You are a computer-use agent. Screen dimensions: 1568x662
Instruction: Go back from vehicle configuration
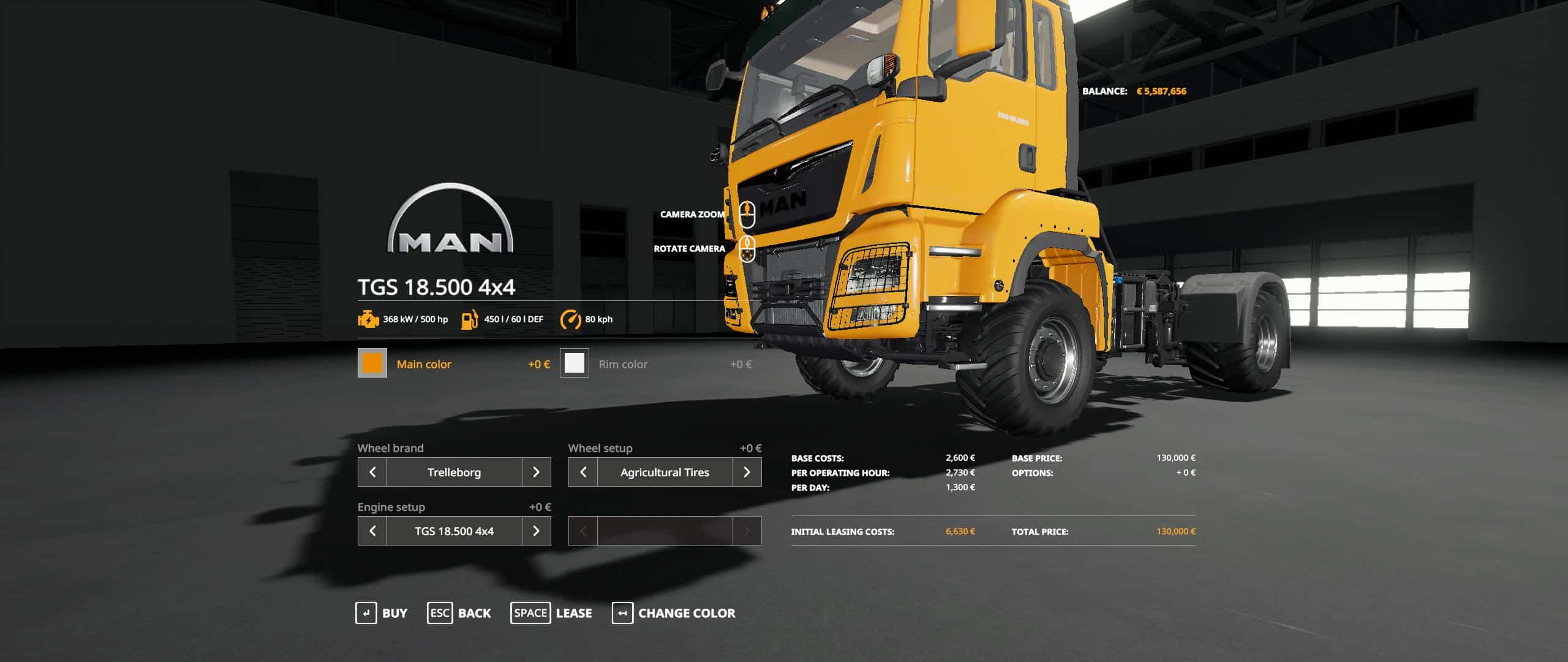(x=459, y=613)
